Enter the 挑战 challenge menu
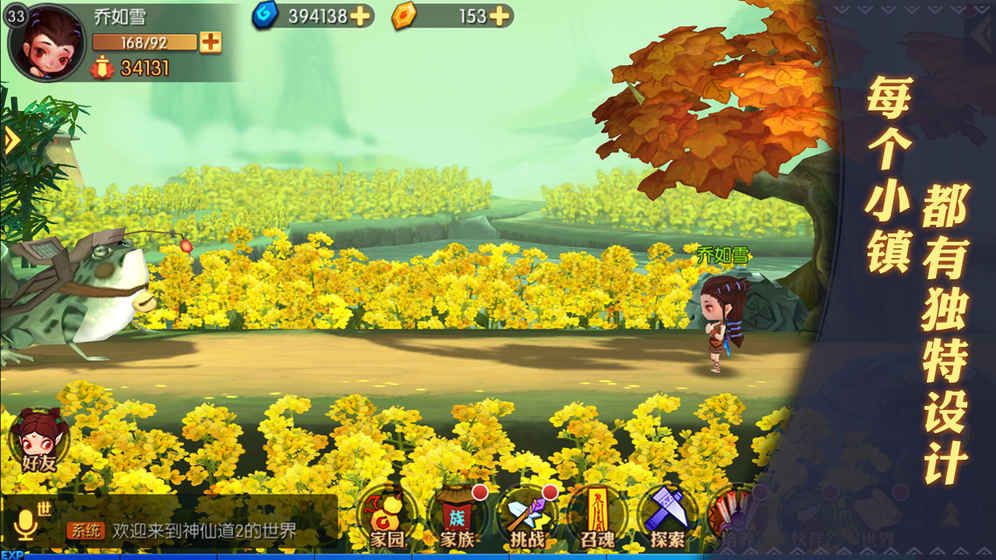 (526, 517)
